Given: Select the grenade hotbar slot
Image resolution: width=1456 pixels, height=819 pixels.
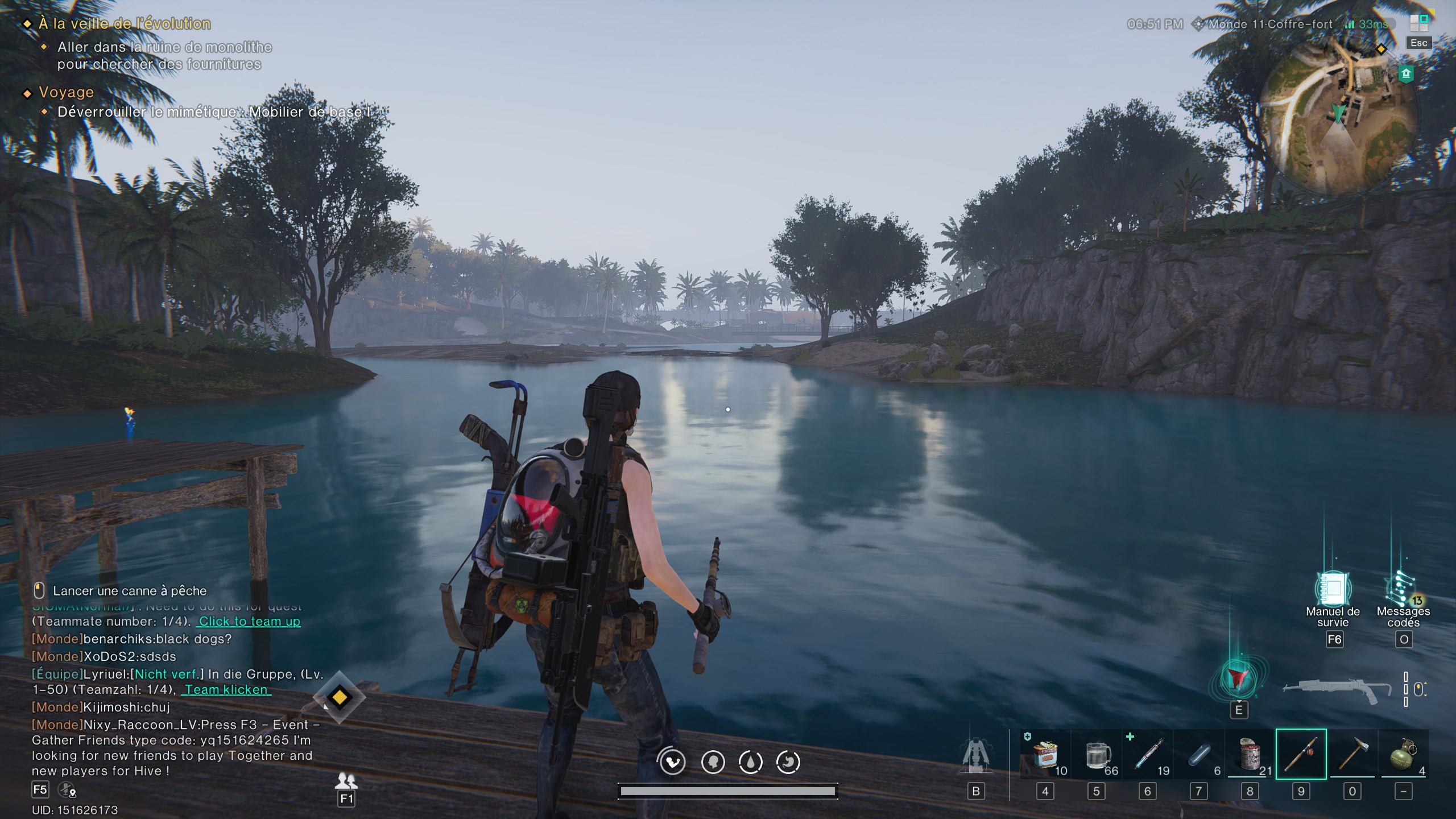Looking at the screenshot, I should click(1403, 754).
